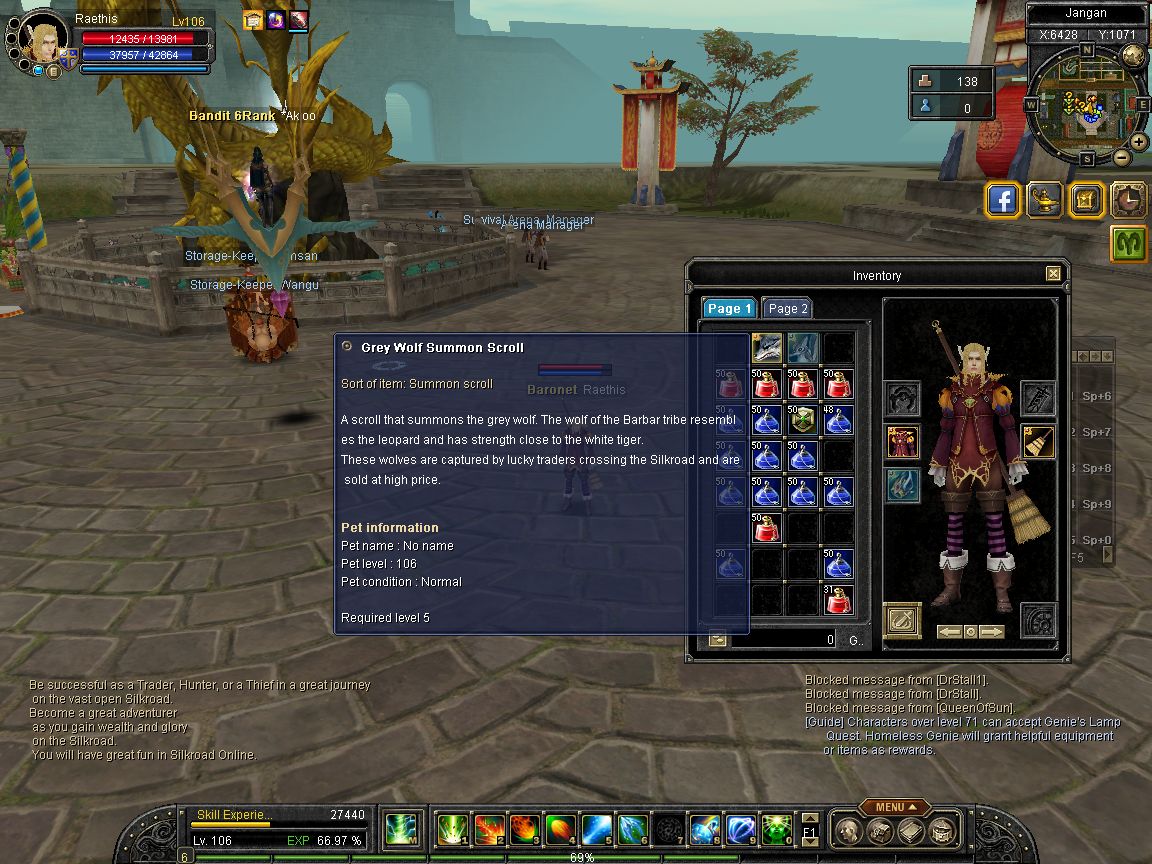Screen dimensions: 1152x864
Task: Click the equipped broom weapon slot
Action: coord(1038,441)
